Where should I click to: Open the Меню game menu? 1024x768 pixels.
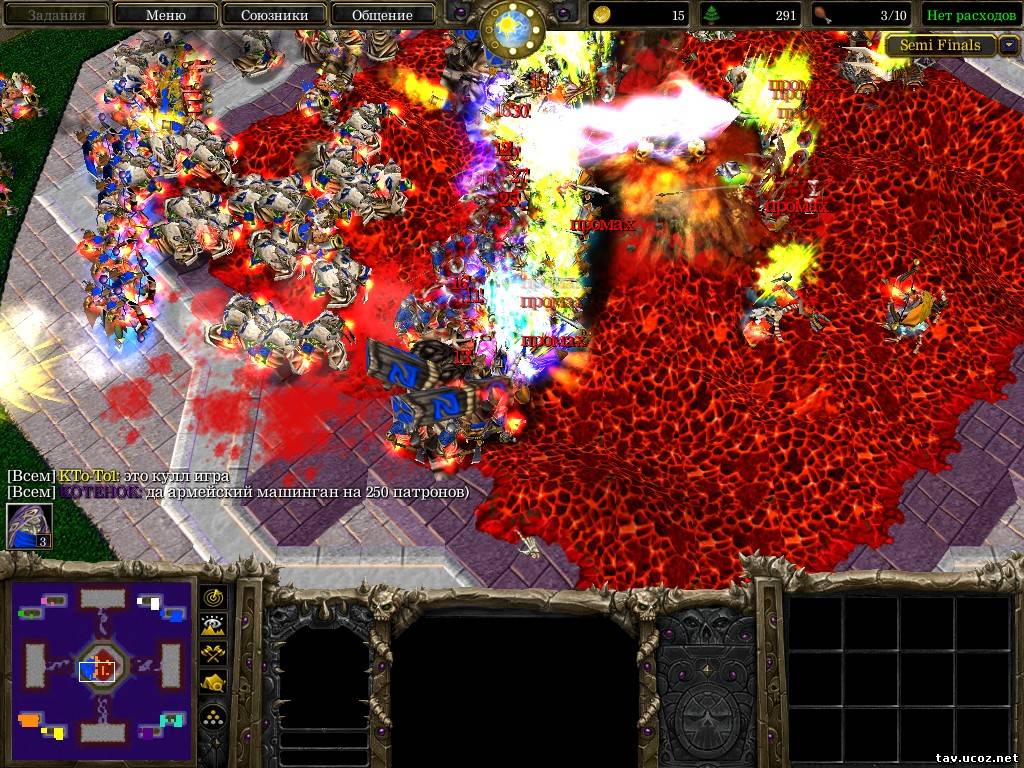click(x=165, y=15)
